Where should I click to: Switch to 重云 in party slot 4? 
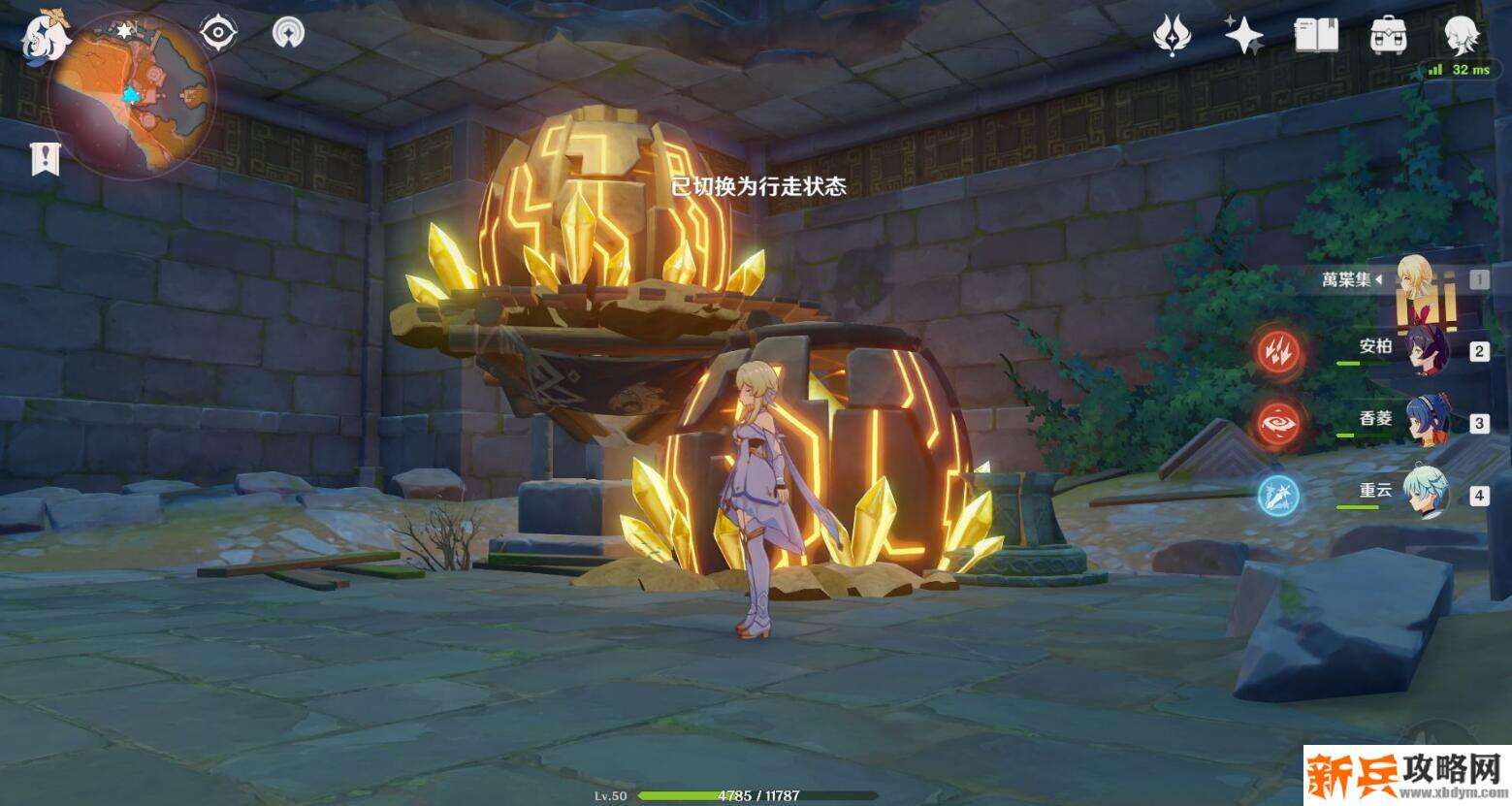[1427, 493]
